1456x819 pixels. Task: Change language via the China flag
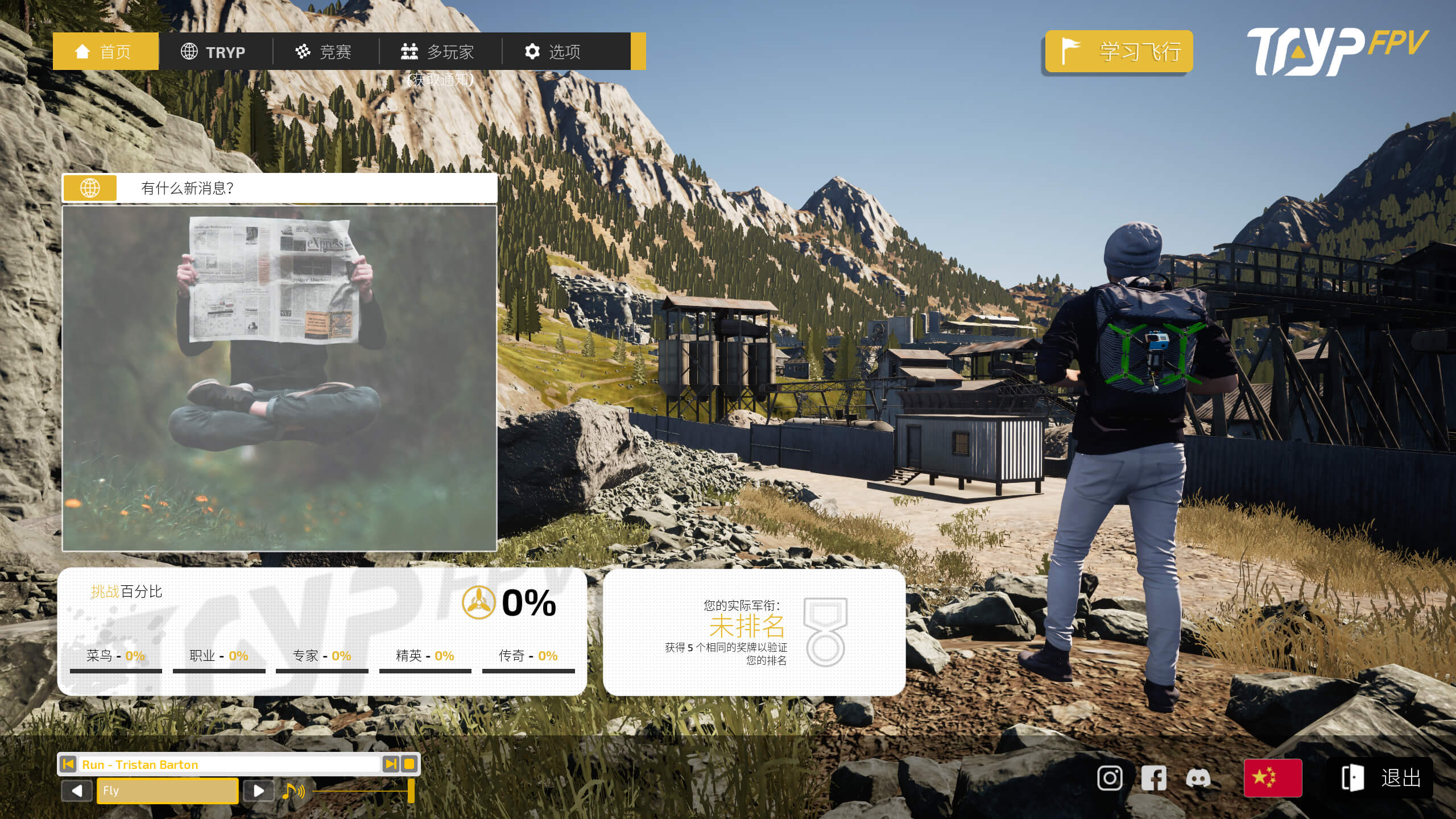tap(1273, 777)
